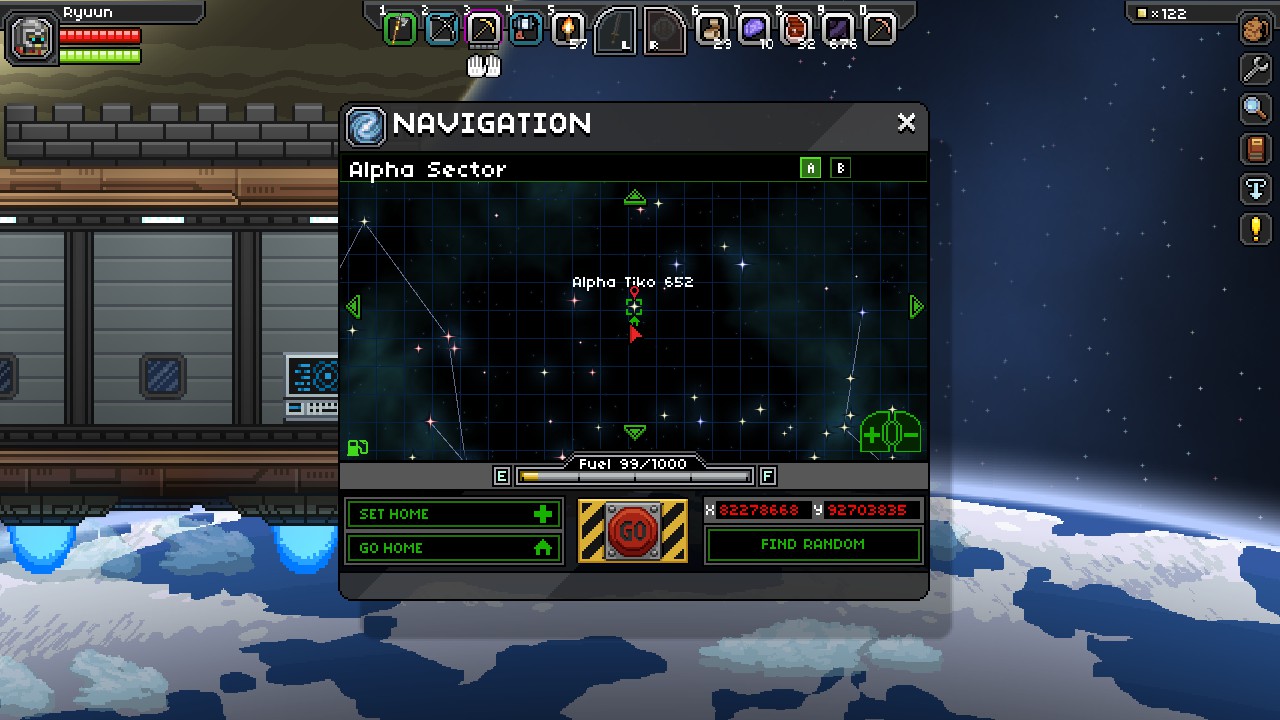This screenshot has height=720, width=1280.
Task: Open the yellow exclamation quest journal
Action: [1255, 229]
